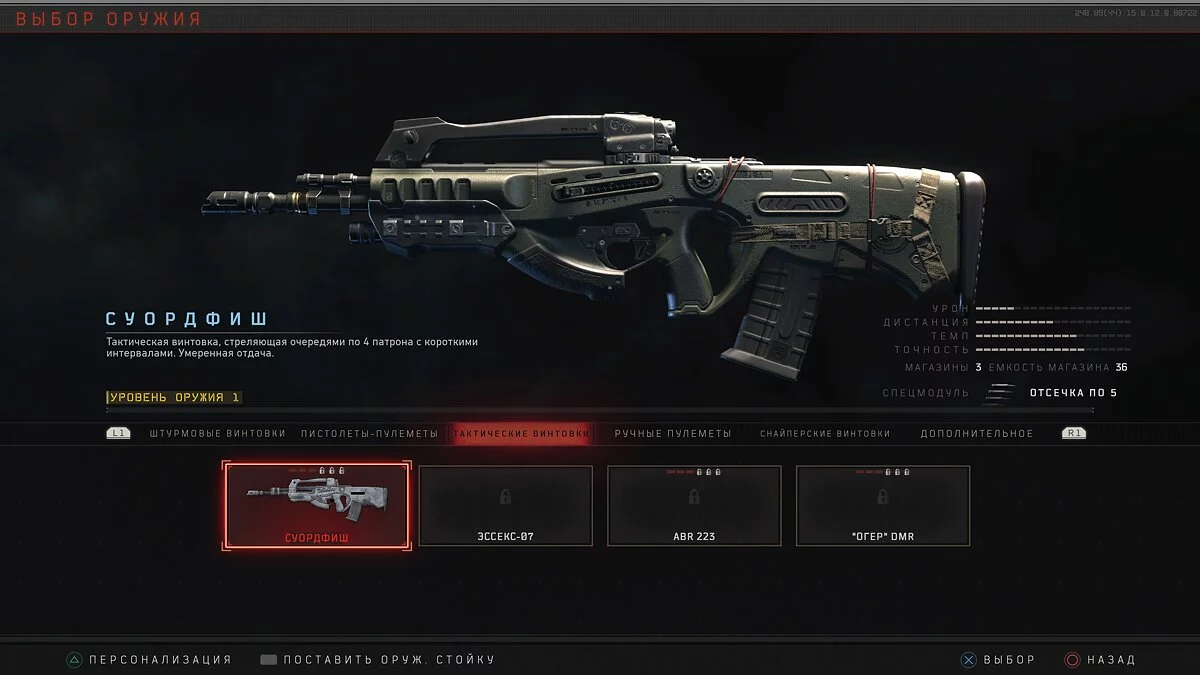Select the locked "Огер" DMR tile
This screenshot has width=1200, height=675.
882,505
